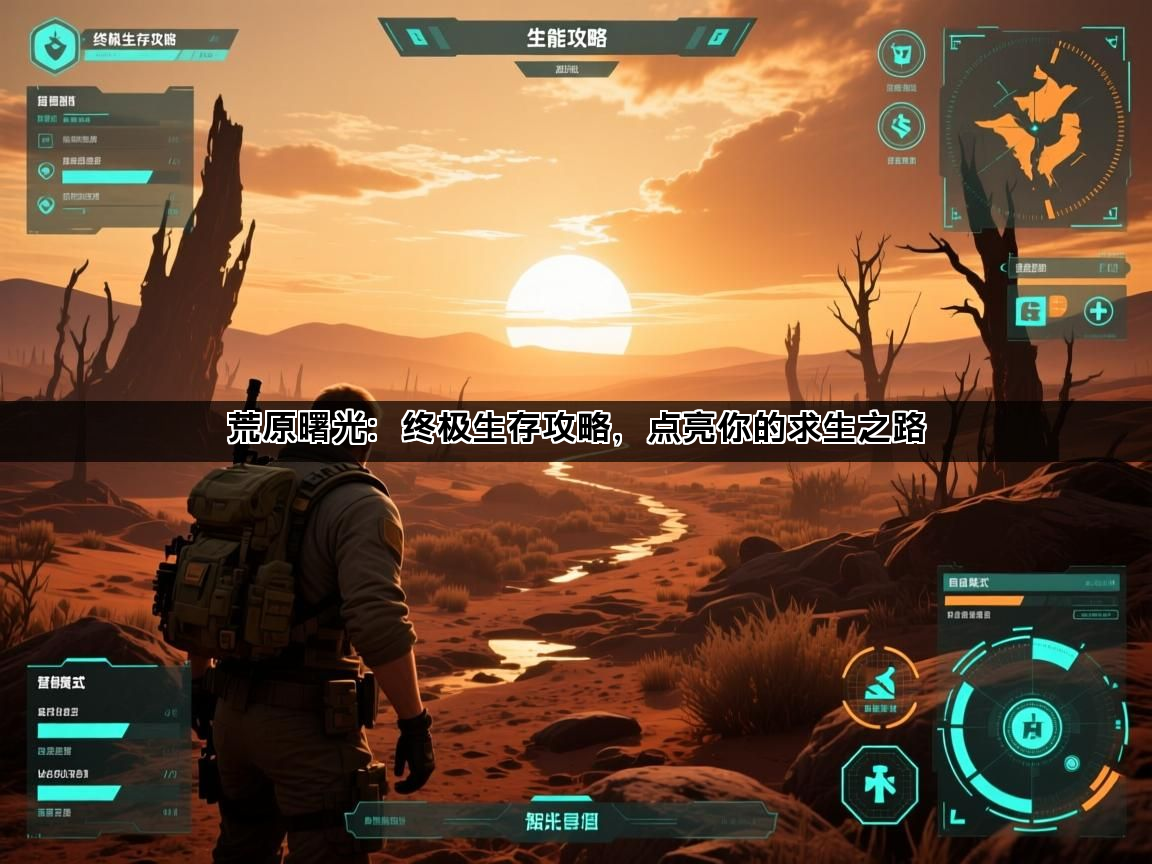The width and height of the screenshot is (1152, 864).
Task: Click the cyan square icon beside the plus button
Action: pos(1029,311)
